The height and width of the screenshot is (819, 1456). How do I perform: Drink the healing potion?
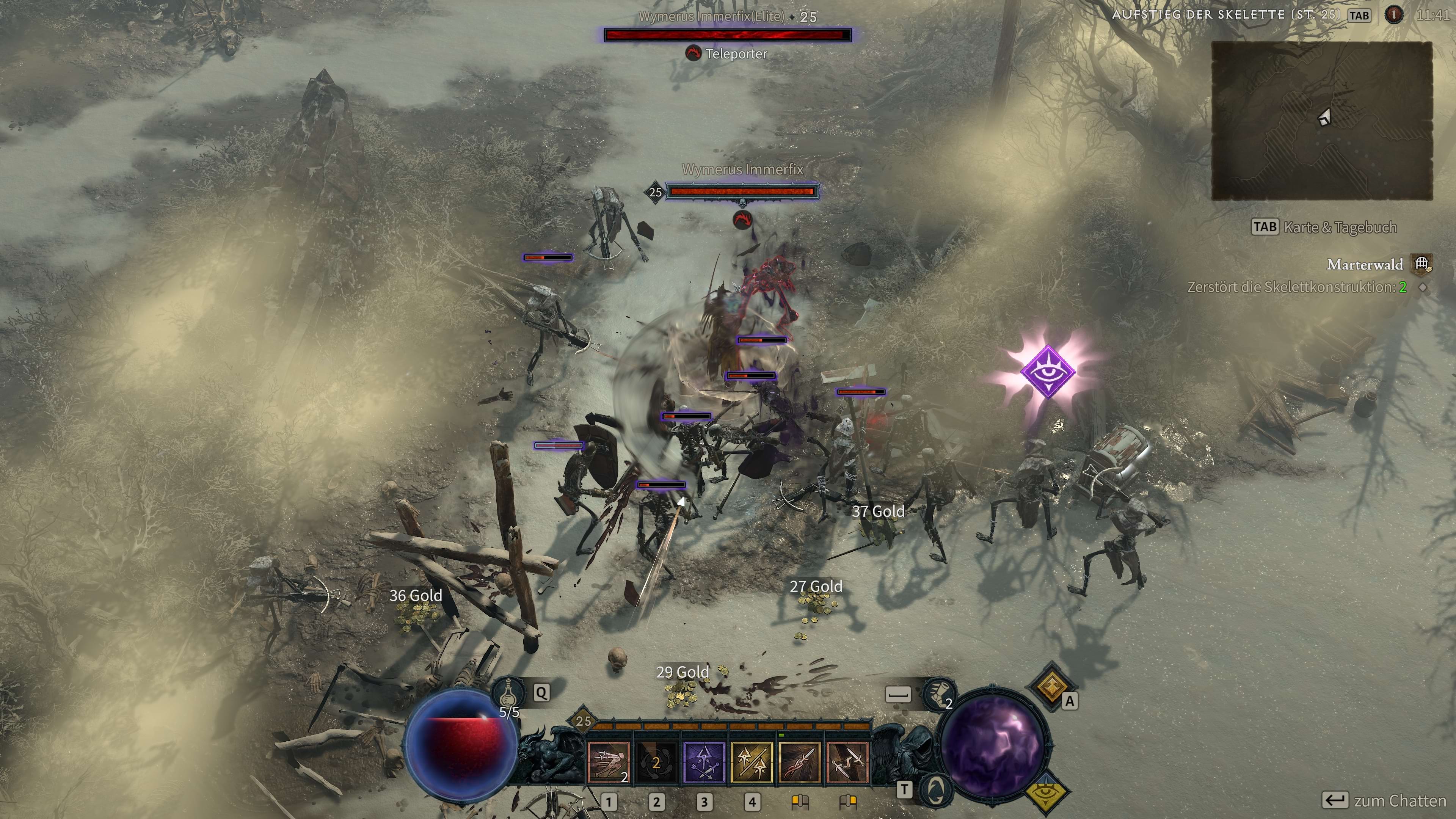pyautogui.click(x=508, y=692)
